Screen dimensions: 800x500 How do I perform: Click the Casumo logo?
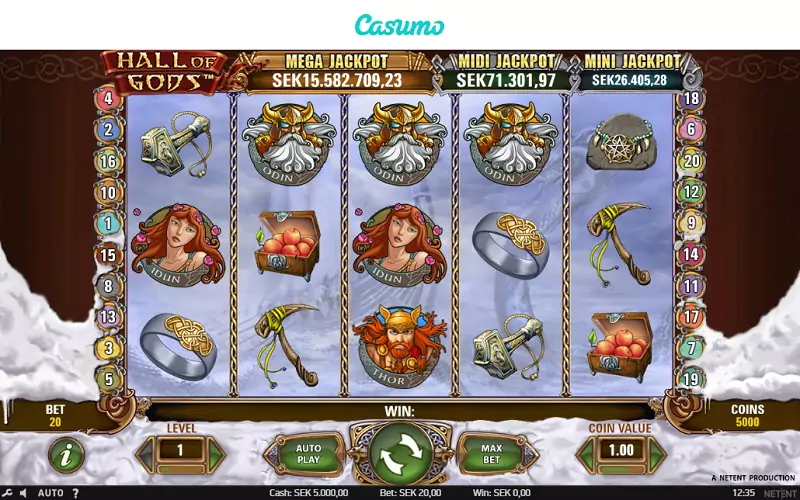[400, 24]
